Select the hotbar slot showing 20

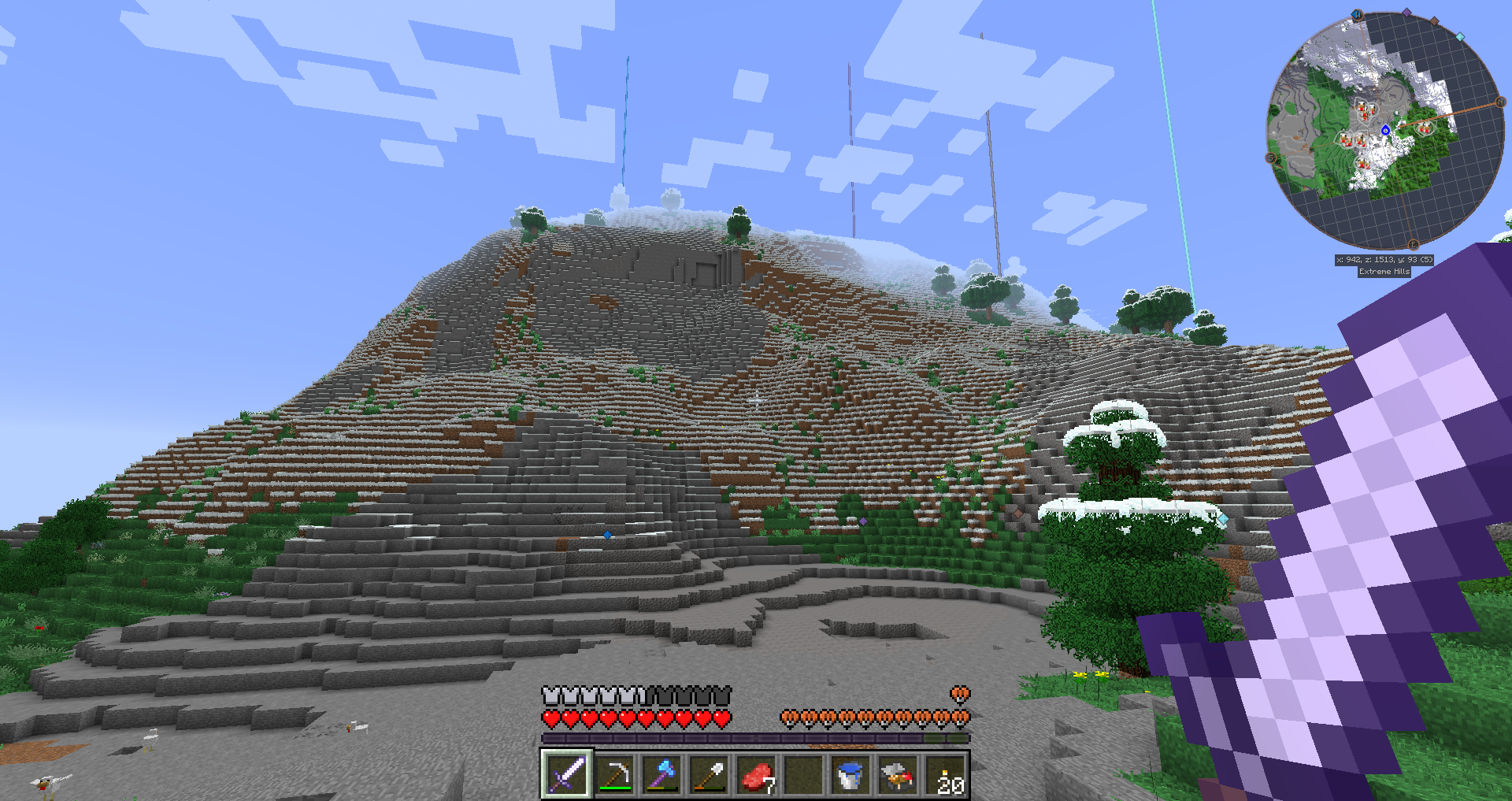coord(945,773)
